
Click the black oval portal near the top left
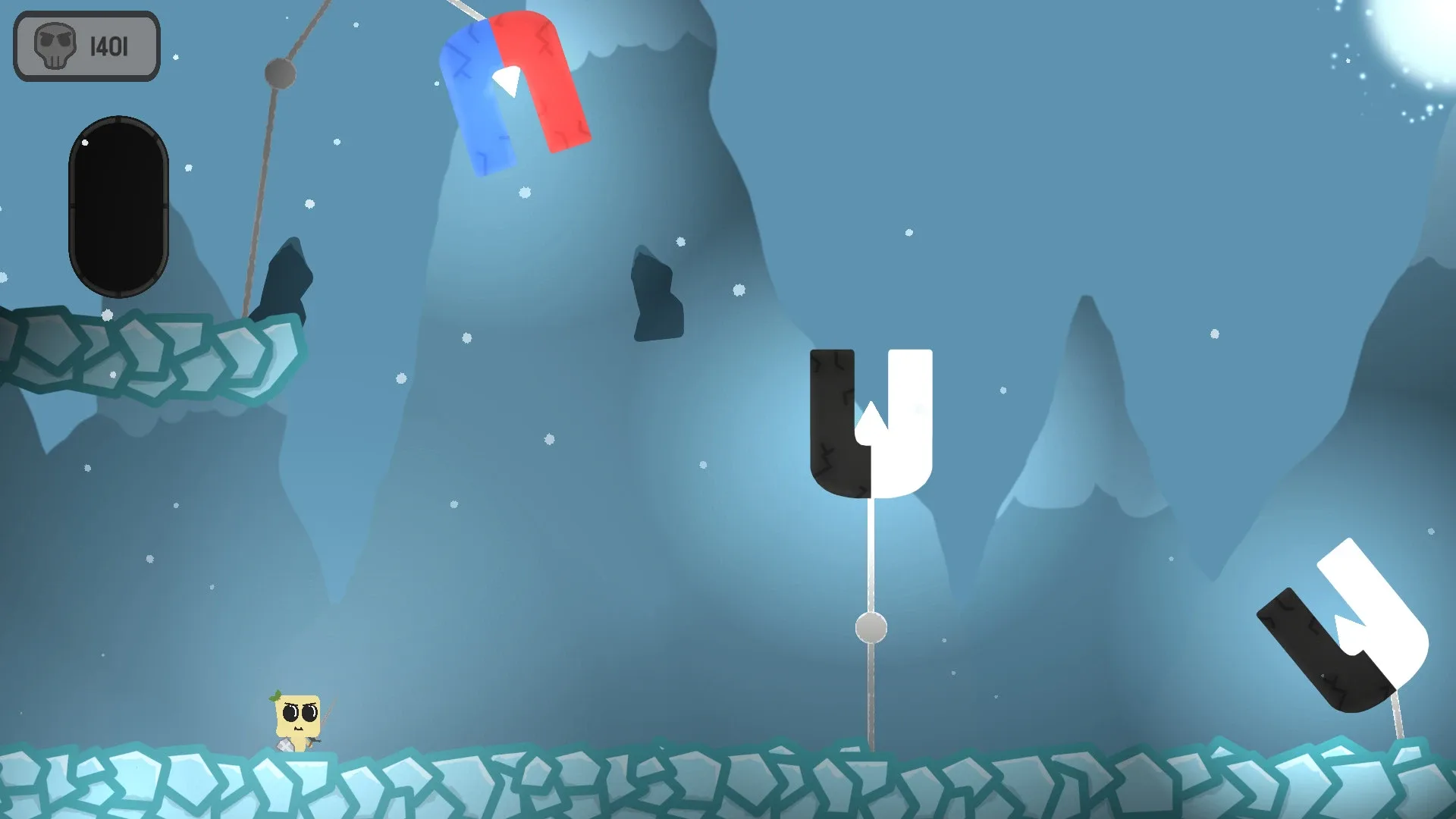tap(119, 205)
